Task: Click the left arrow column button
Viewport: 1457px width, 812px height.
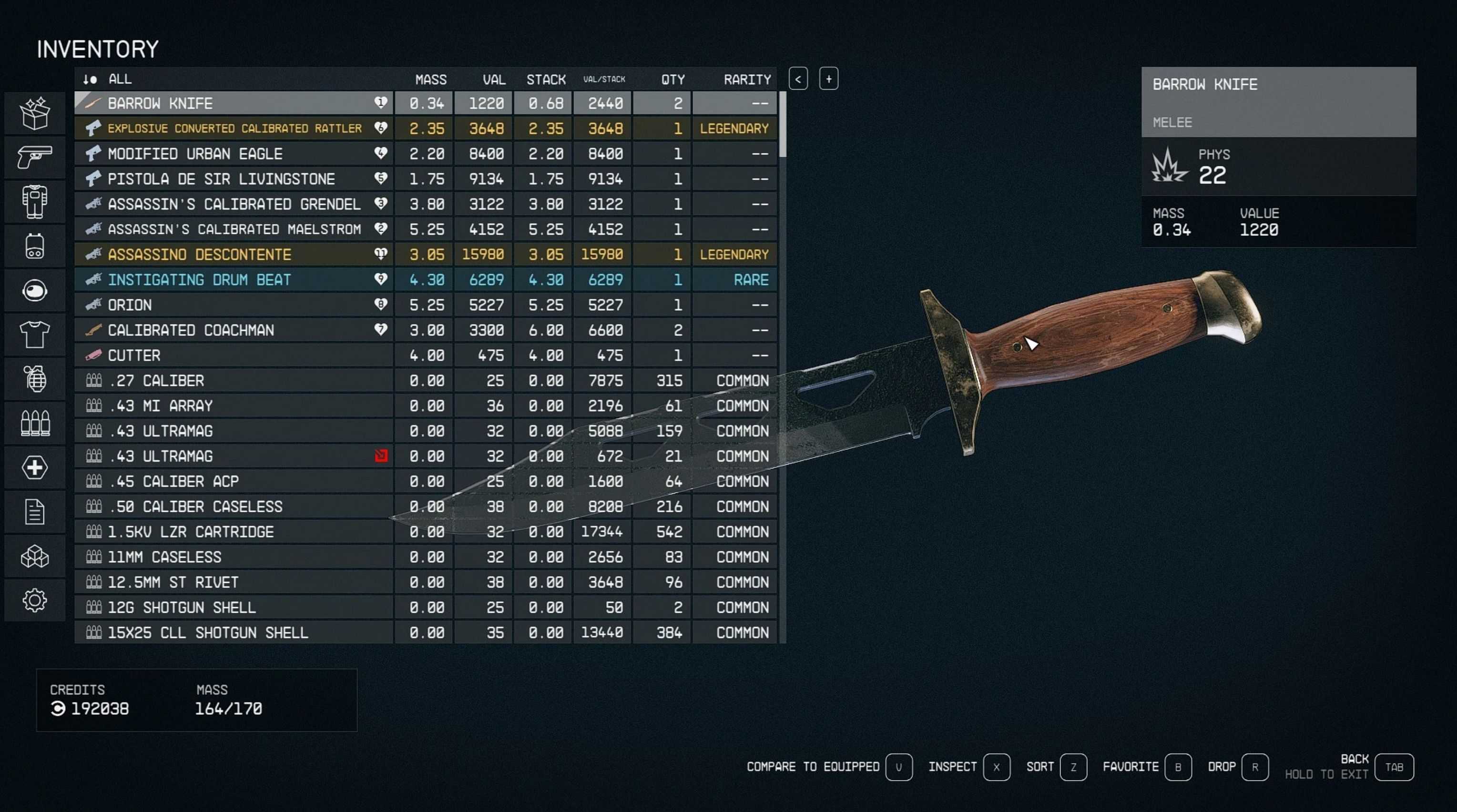Action: pos(798,79)
